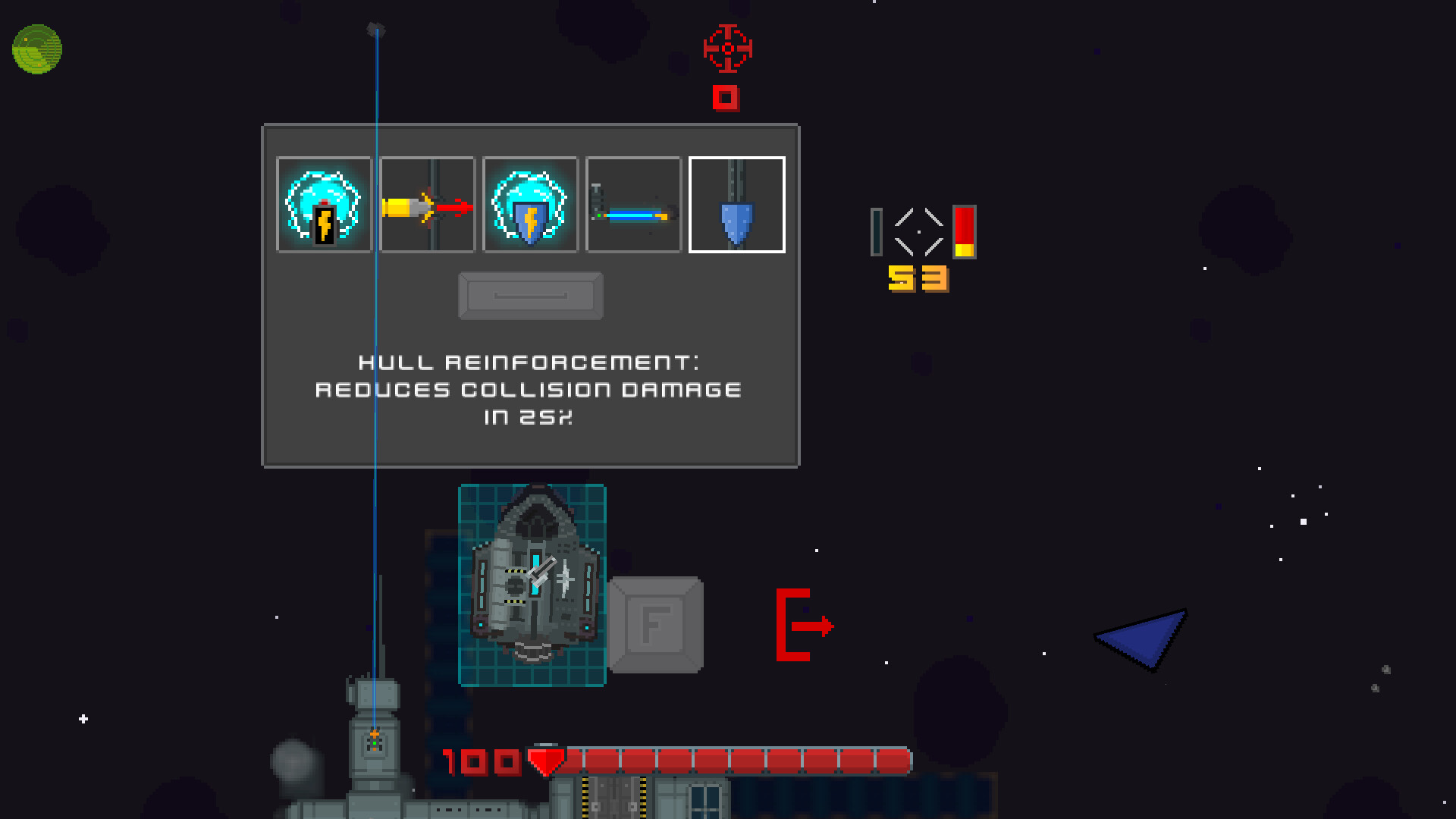This screenshot has width=1456, height=819.
Task: Click the green planet minimap icon
Action: click(x=36, y=47)
